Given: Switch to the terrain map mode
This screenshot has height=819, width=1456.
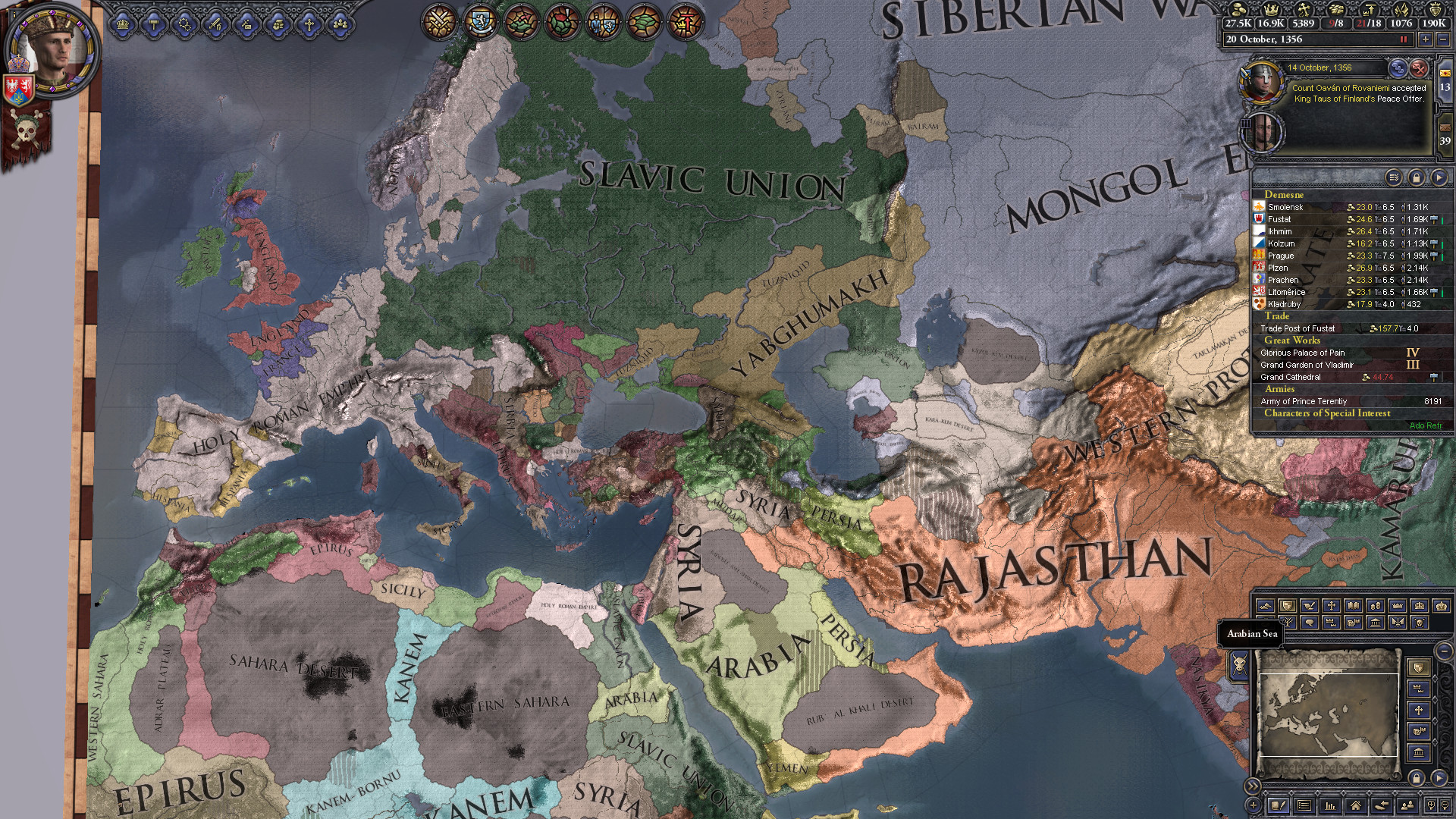Looking at the screenshot, I should 1265,606.
